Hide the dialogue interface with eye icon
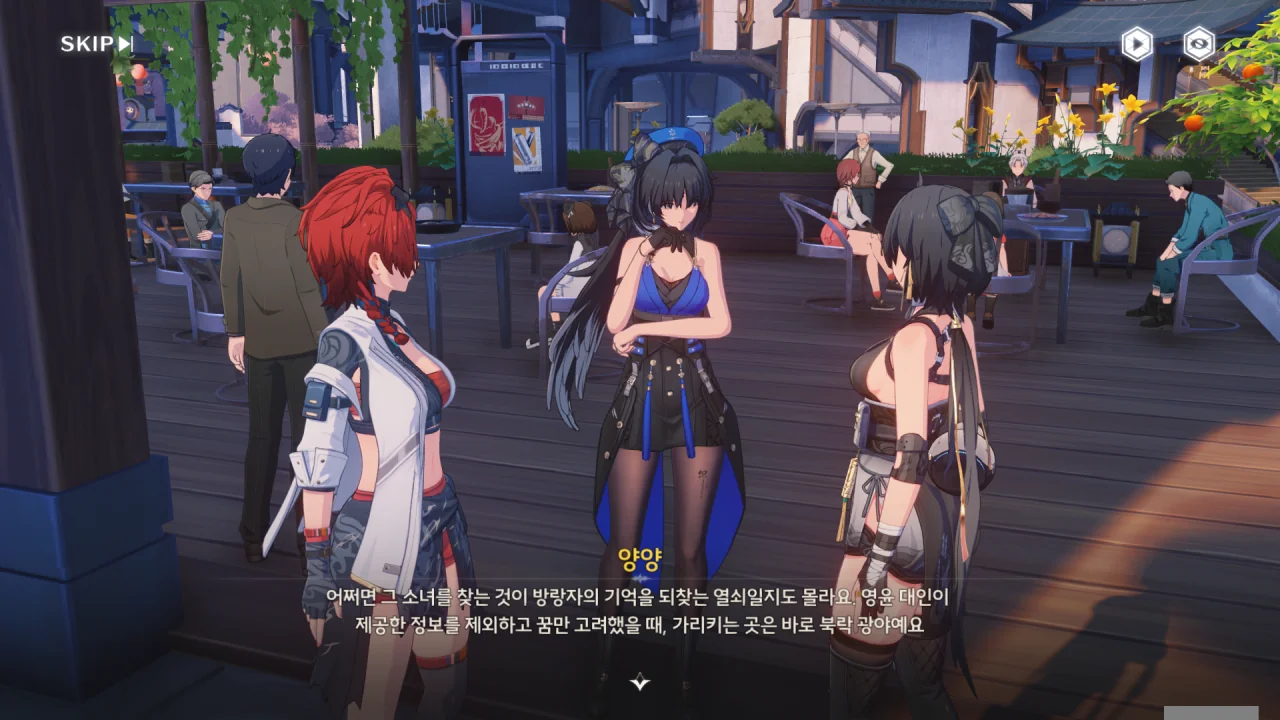 coord(1198,44)
